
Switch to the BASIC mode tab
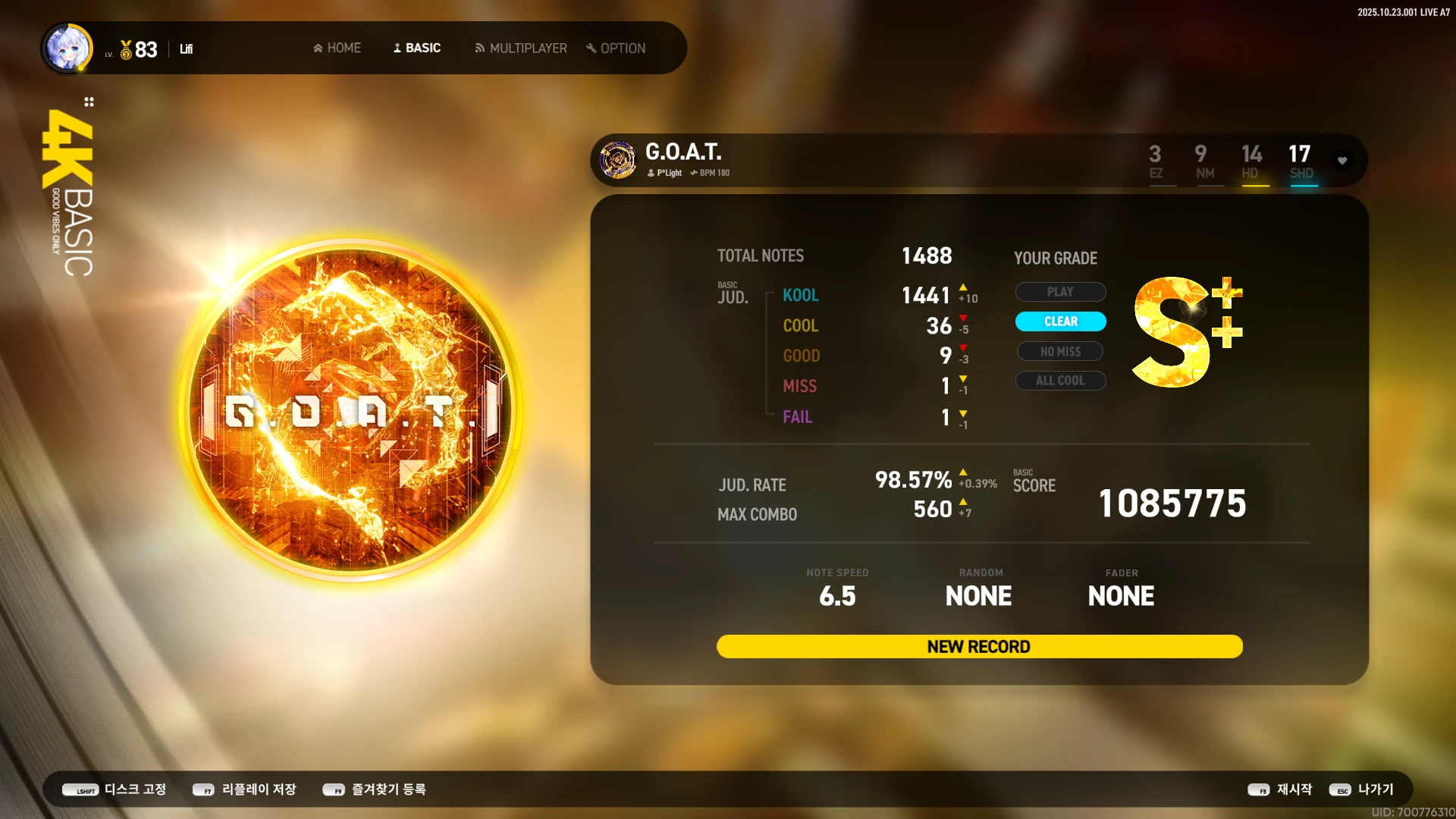[x=416, y=48]
